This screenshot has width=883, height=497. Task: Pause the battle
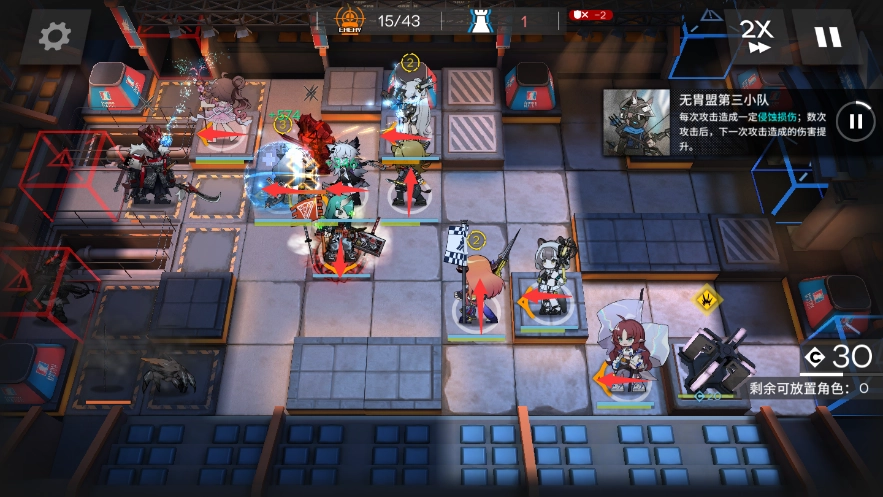tap(827, 37)
